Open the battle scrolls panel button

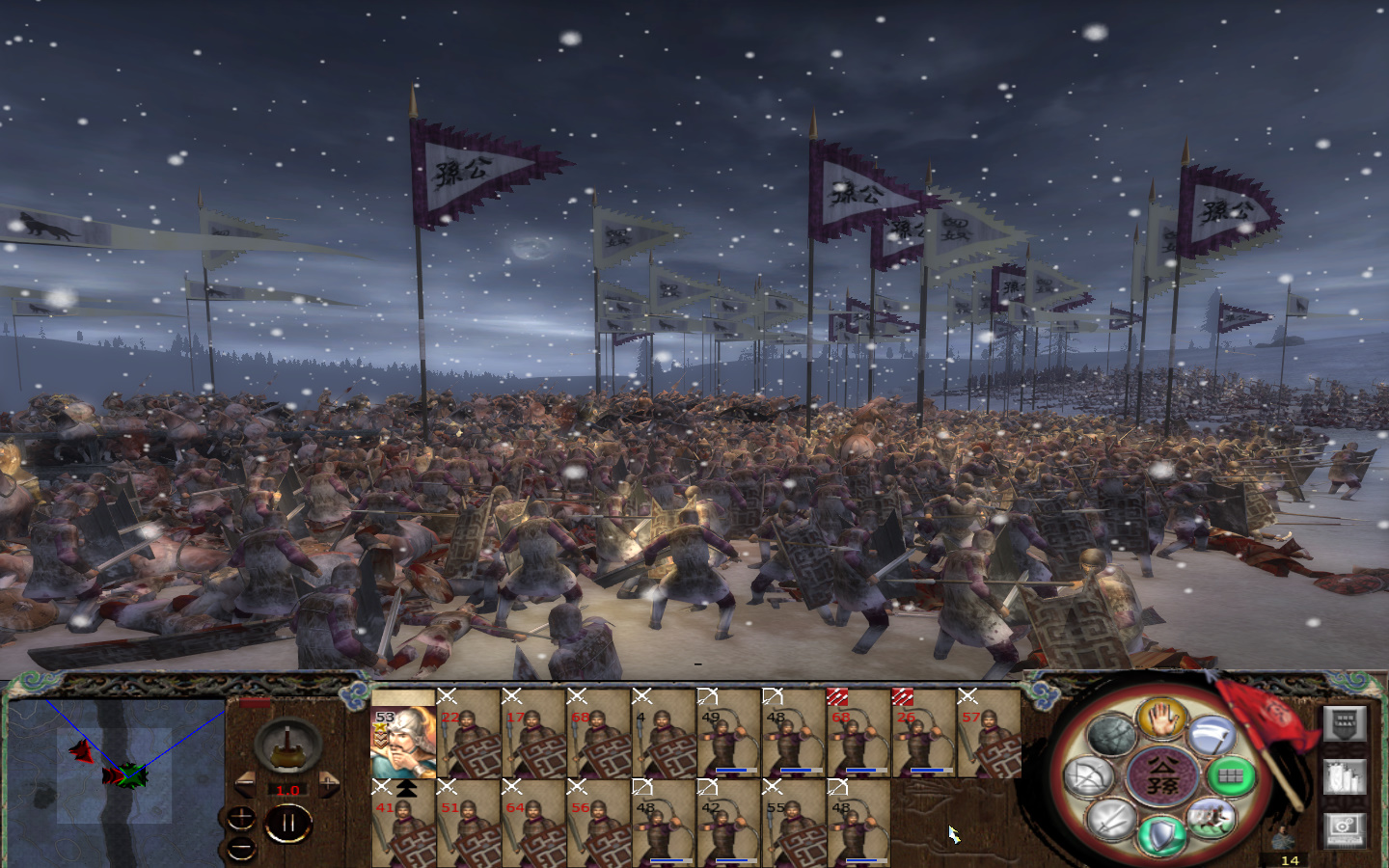[1345, 776]
